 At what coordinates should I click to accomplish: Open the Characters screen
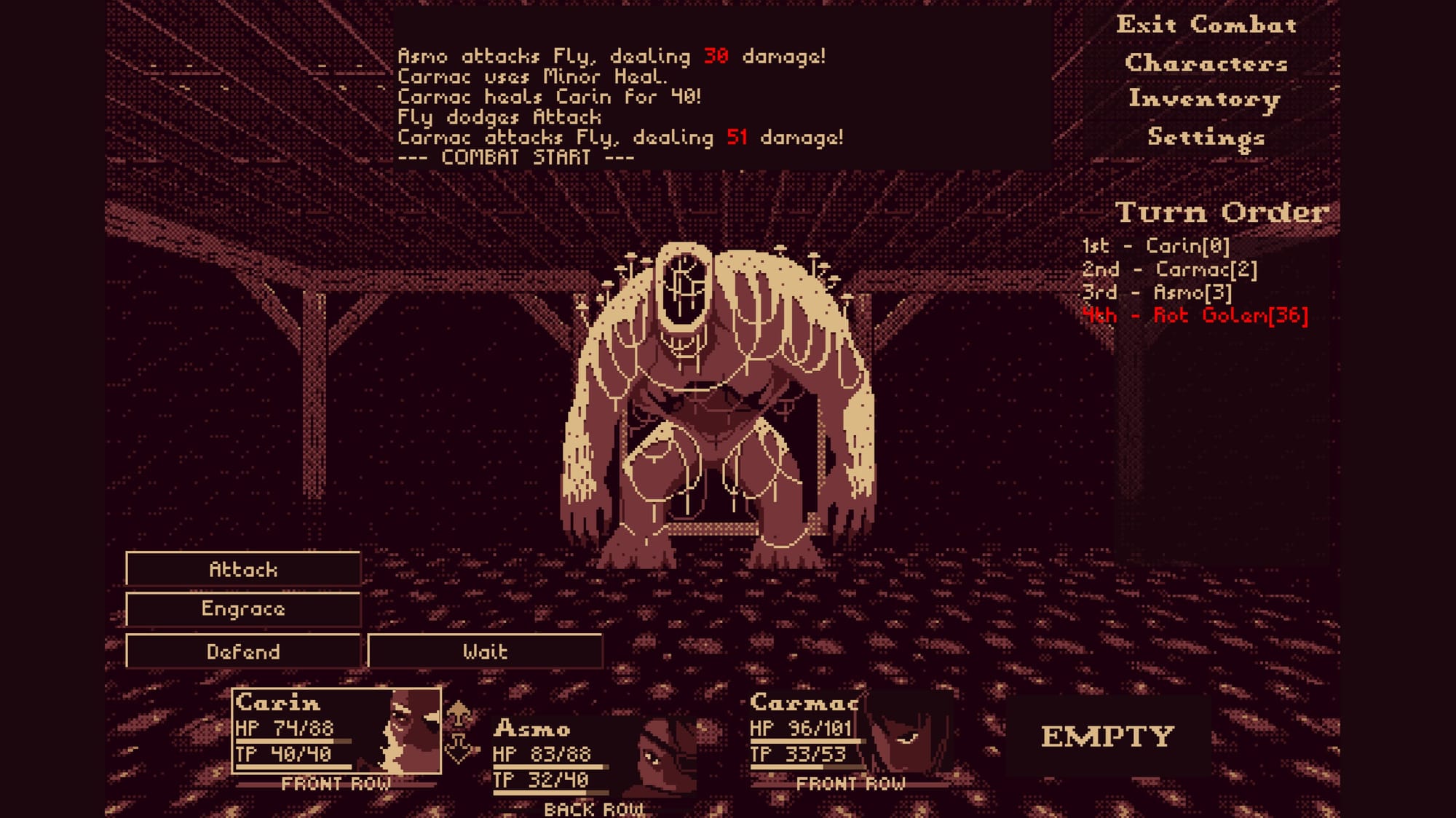pyautogui.click(x=1206, y=63)
